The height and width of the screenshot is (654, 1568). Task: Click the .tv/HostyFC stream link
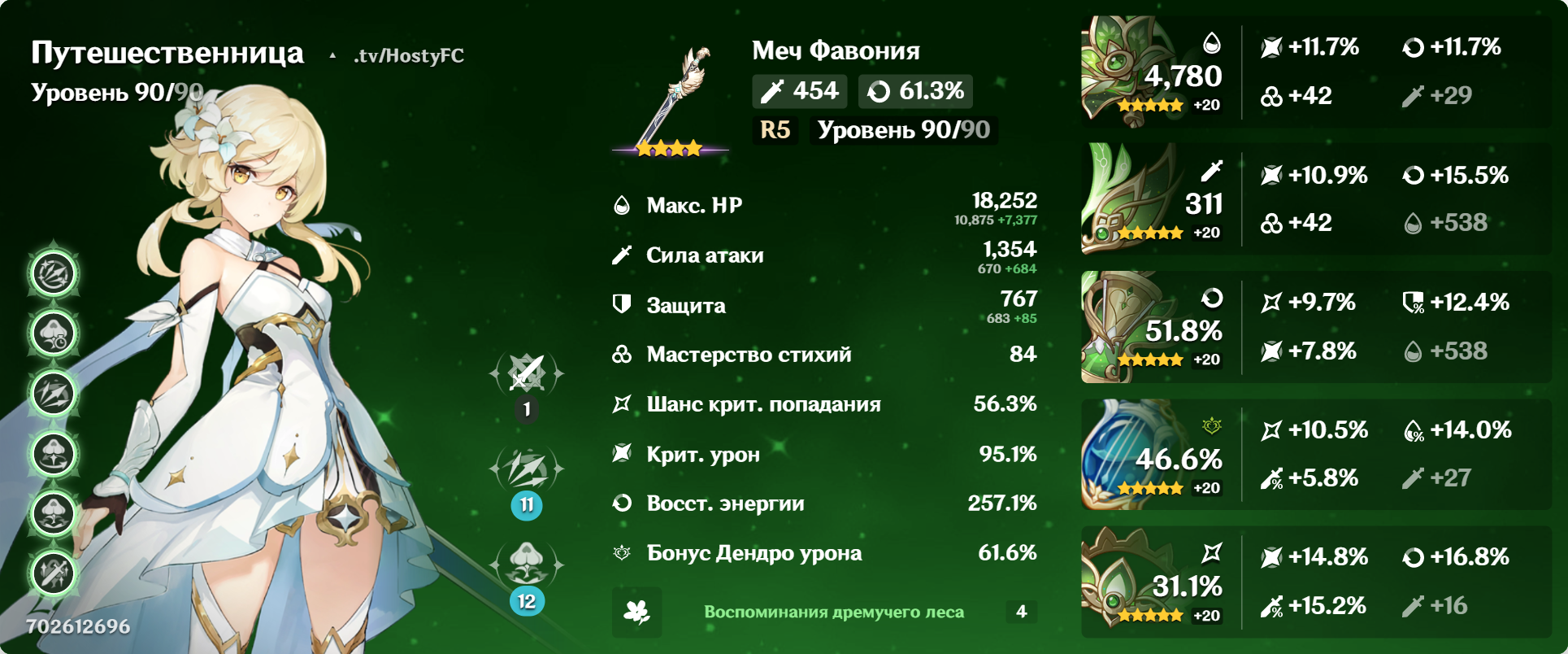tap(406, 57)
